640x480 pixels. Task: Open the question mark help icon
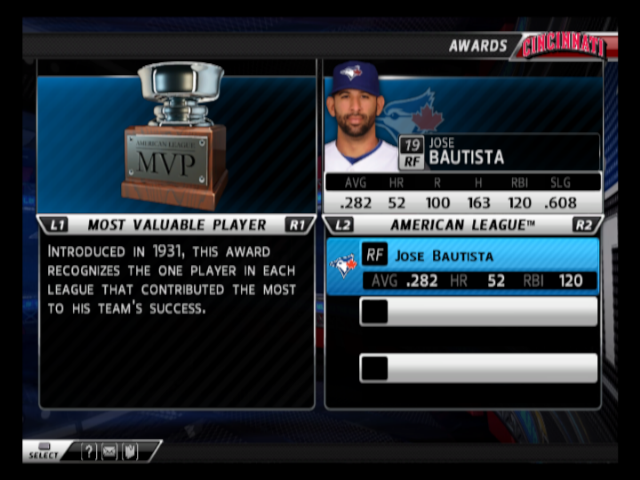pos(89,452)
